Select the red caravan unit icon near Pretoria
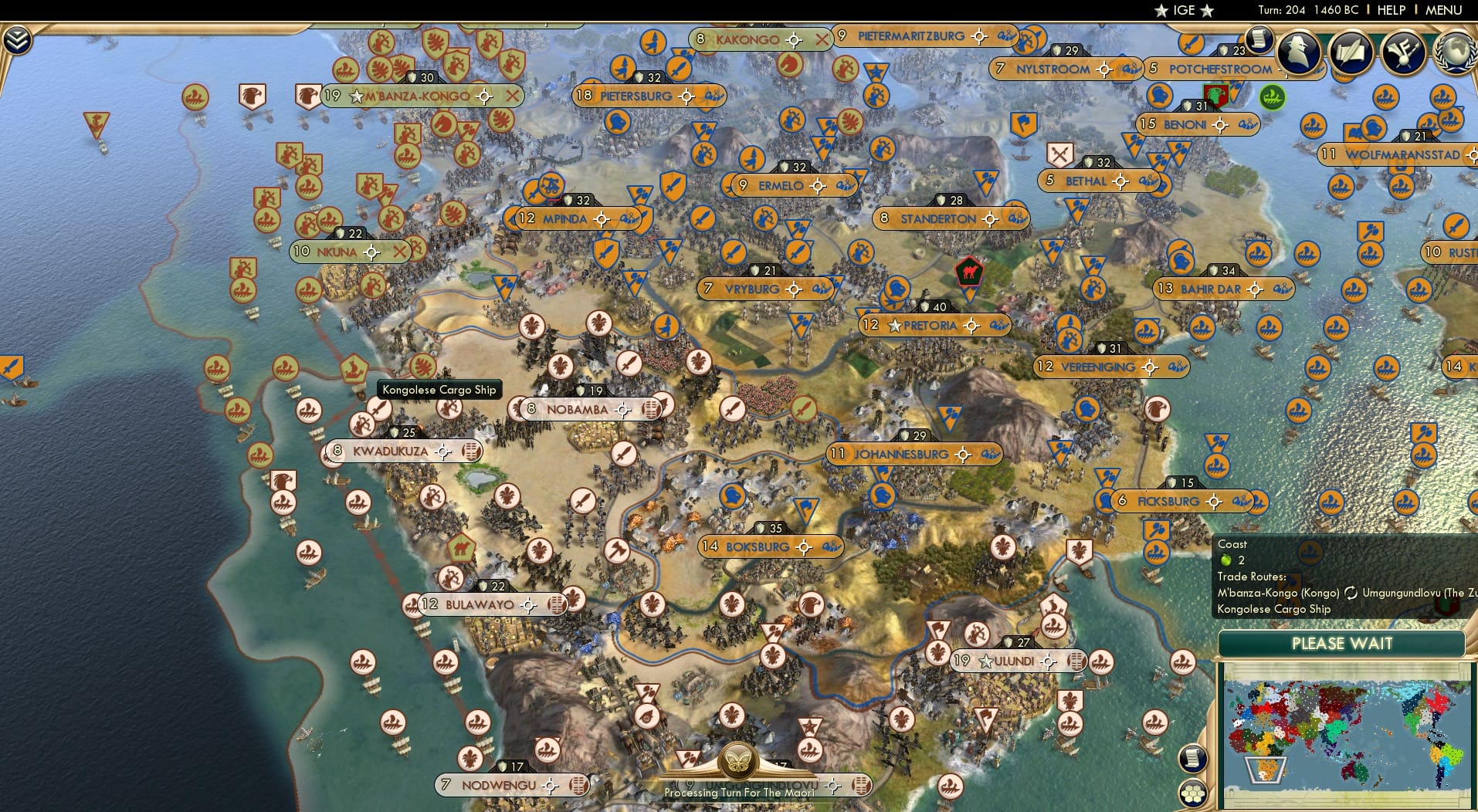Viewport: 1478px width, 812px height. click(968, 272)
